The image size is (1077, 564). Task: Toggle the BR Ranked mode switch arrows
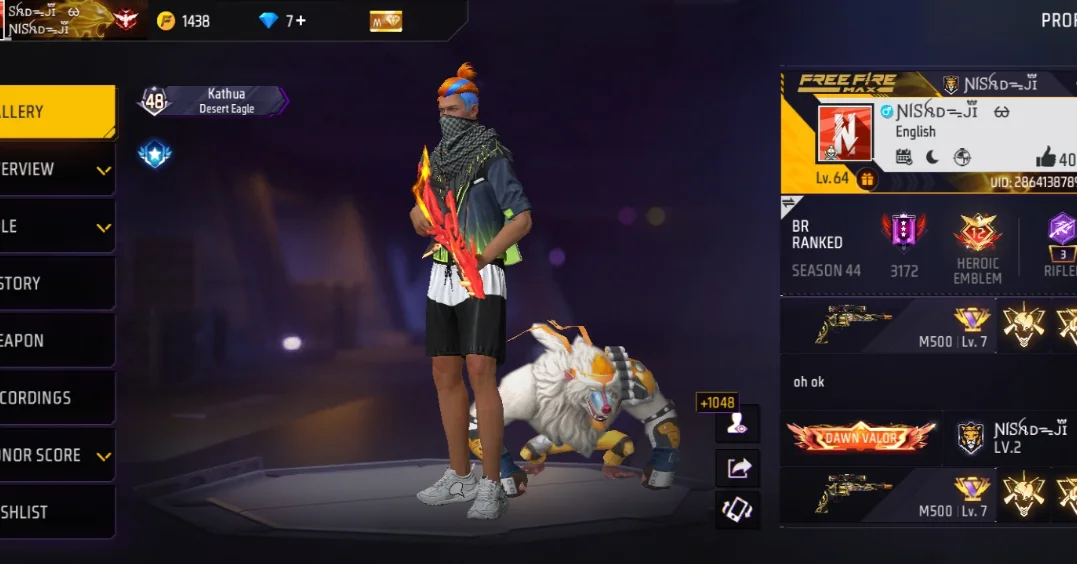(x=789, y=203)
